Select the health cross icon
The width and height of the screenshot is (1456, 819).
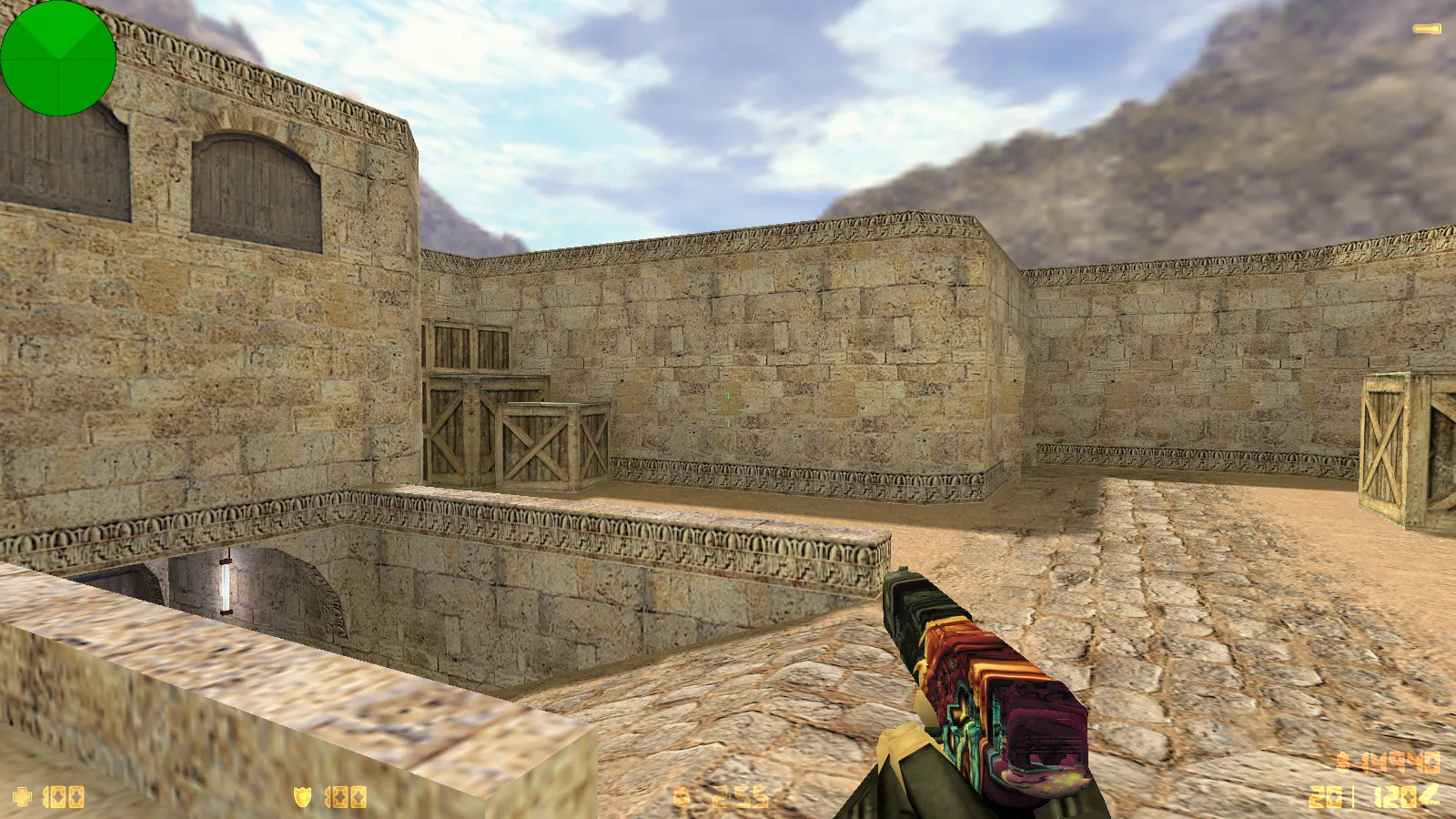(22, 797)
